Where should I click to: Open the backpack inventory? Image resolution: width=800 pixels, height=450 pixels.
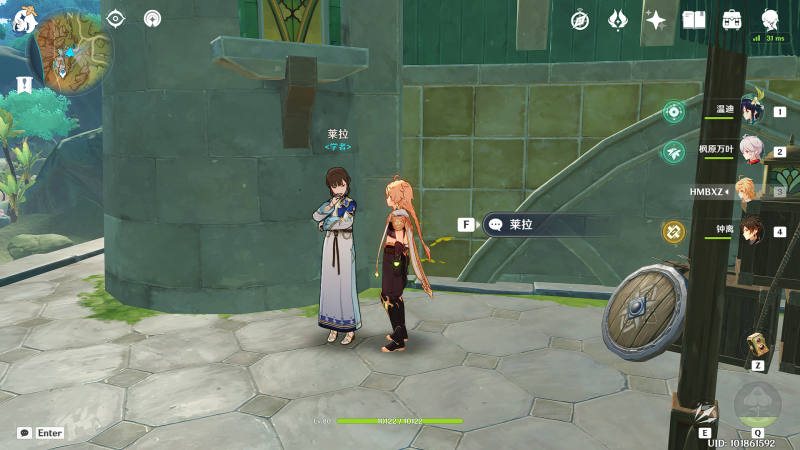(x=732, y=19)
